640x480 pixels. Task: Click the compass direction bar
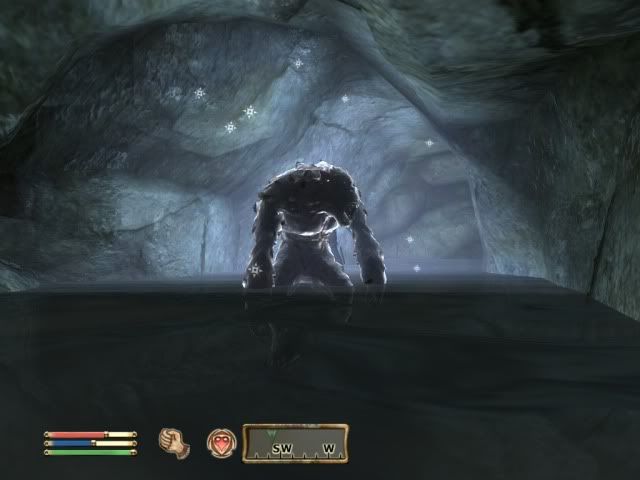point(295,442)
